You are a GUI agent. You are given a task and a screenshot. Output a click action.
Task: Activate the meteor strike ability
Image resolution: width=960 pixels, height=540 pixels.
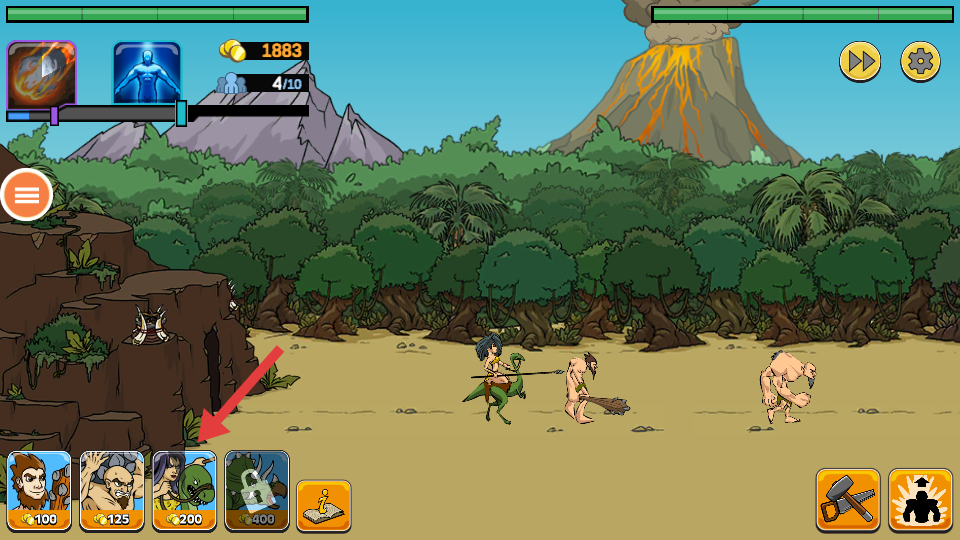[x=41, y=75]
